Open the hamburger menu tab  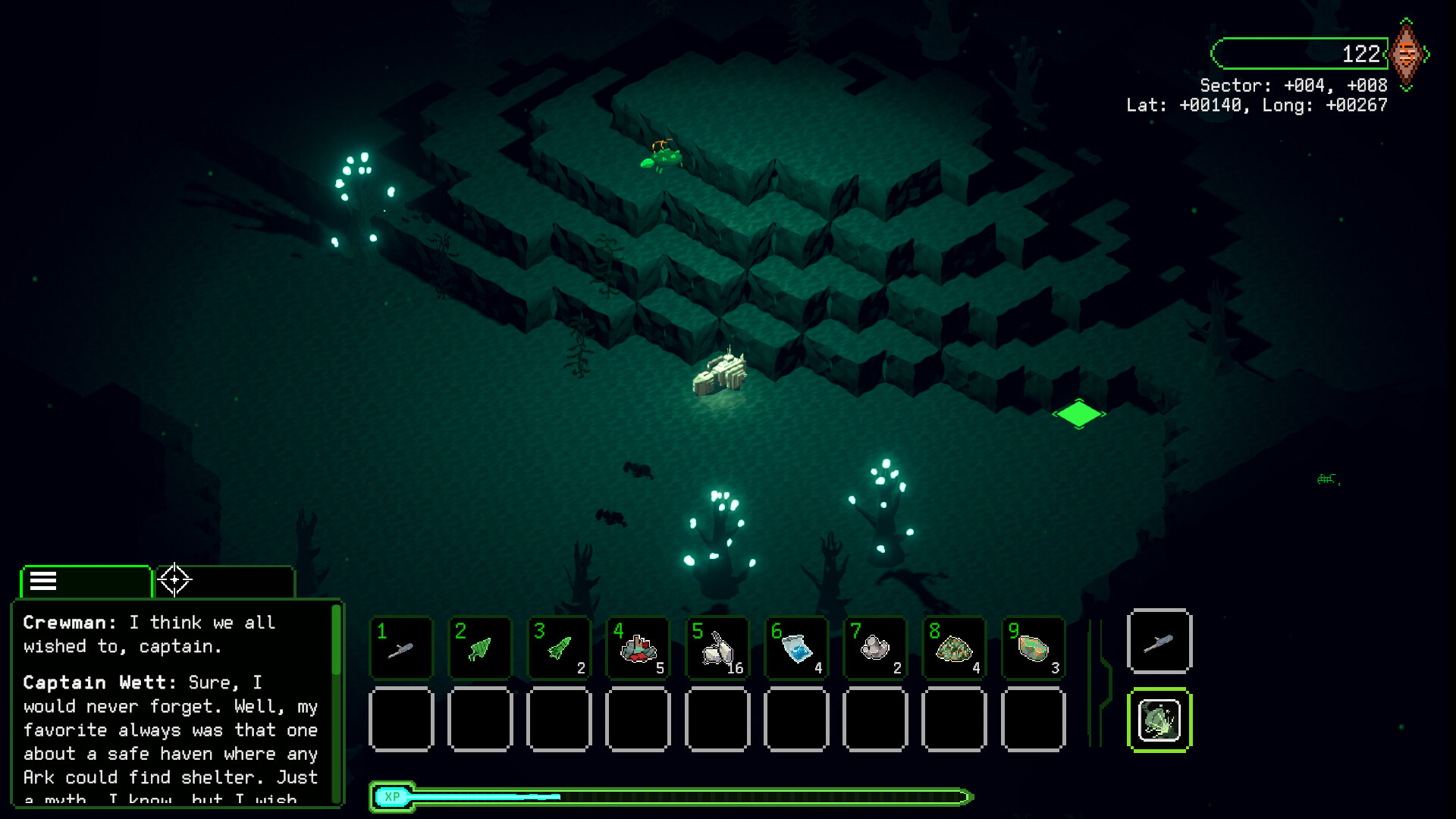(x=43, y=580)
